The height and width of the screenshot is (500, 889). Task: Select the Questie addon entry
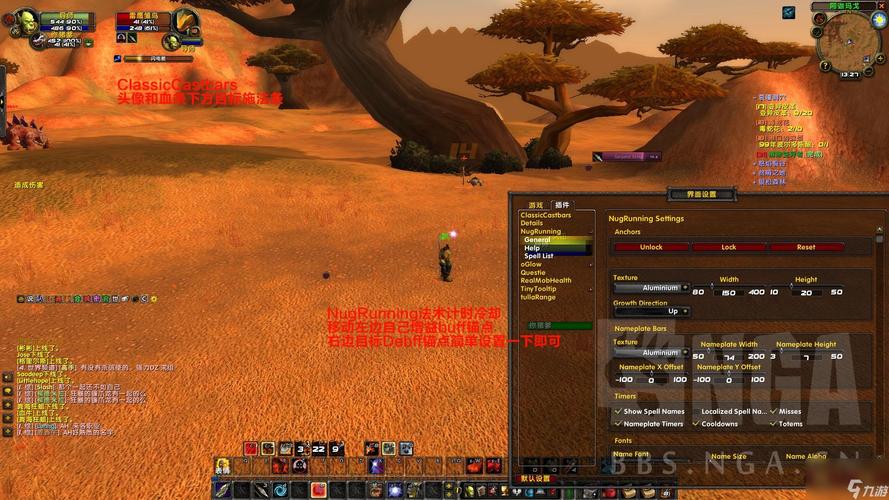coord(533,272)
